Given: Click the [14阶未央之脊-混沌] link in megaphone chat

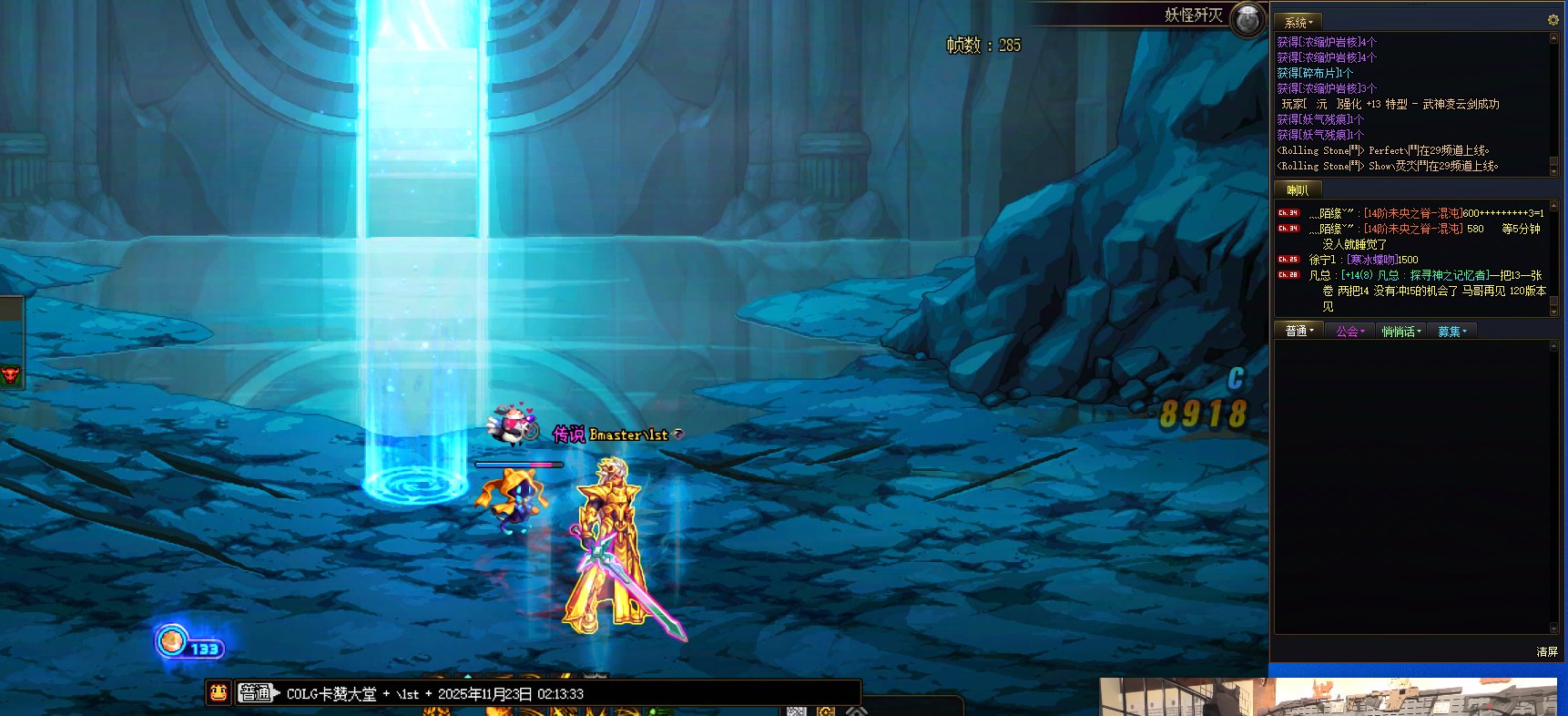Looking at the screenshot, I should 1412,213.
